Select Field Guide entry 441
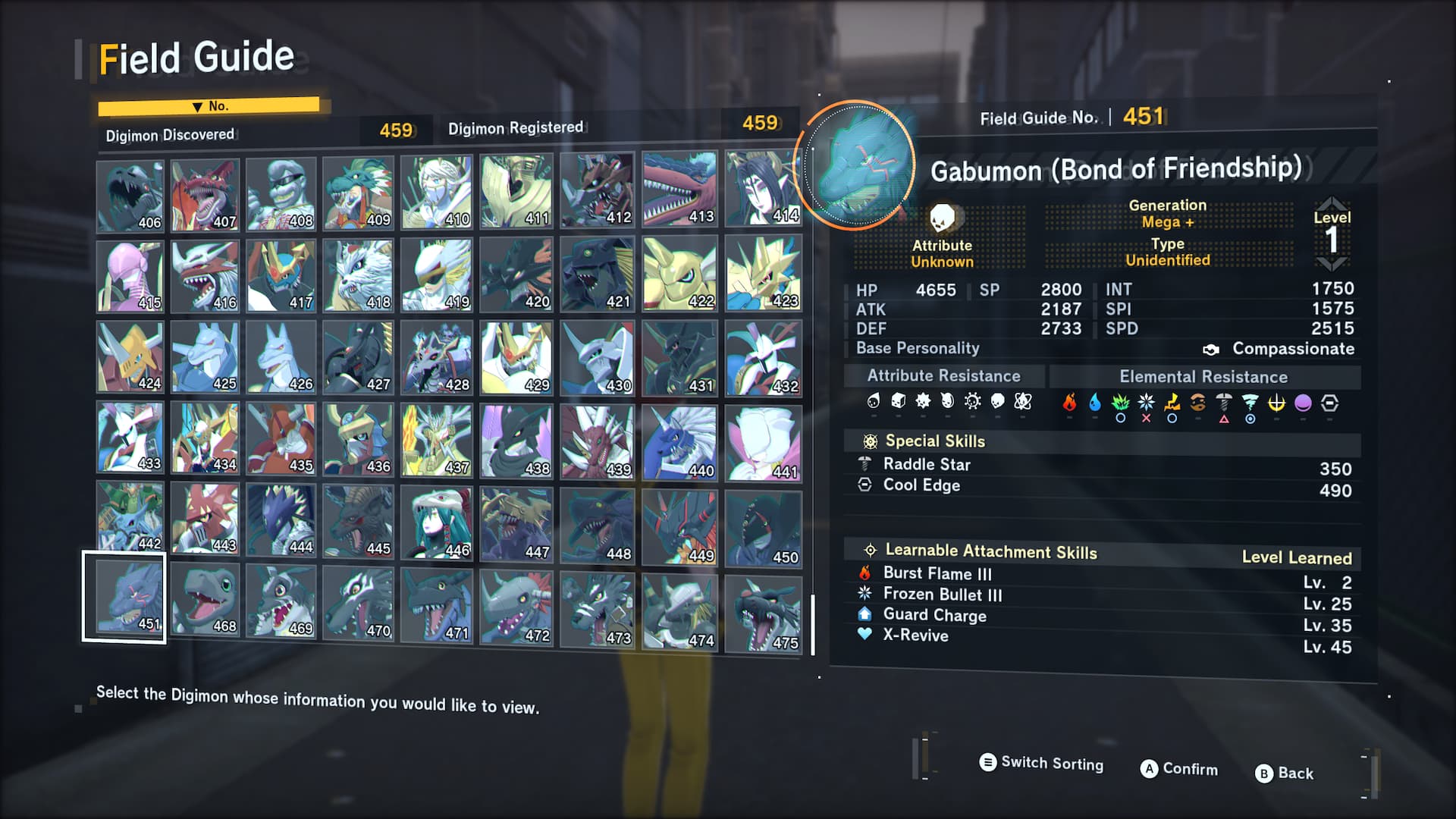 [763, 443]
